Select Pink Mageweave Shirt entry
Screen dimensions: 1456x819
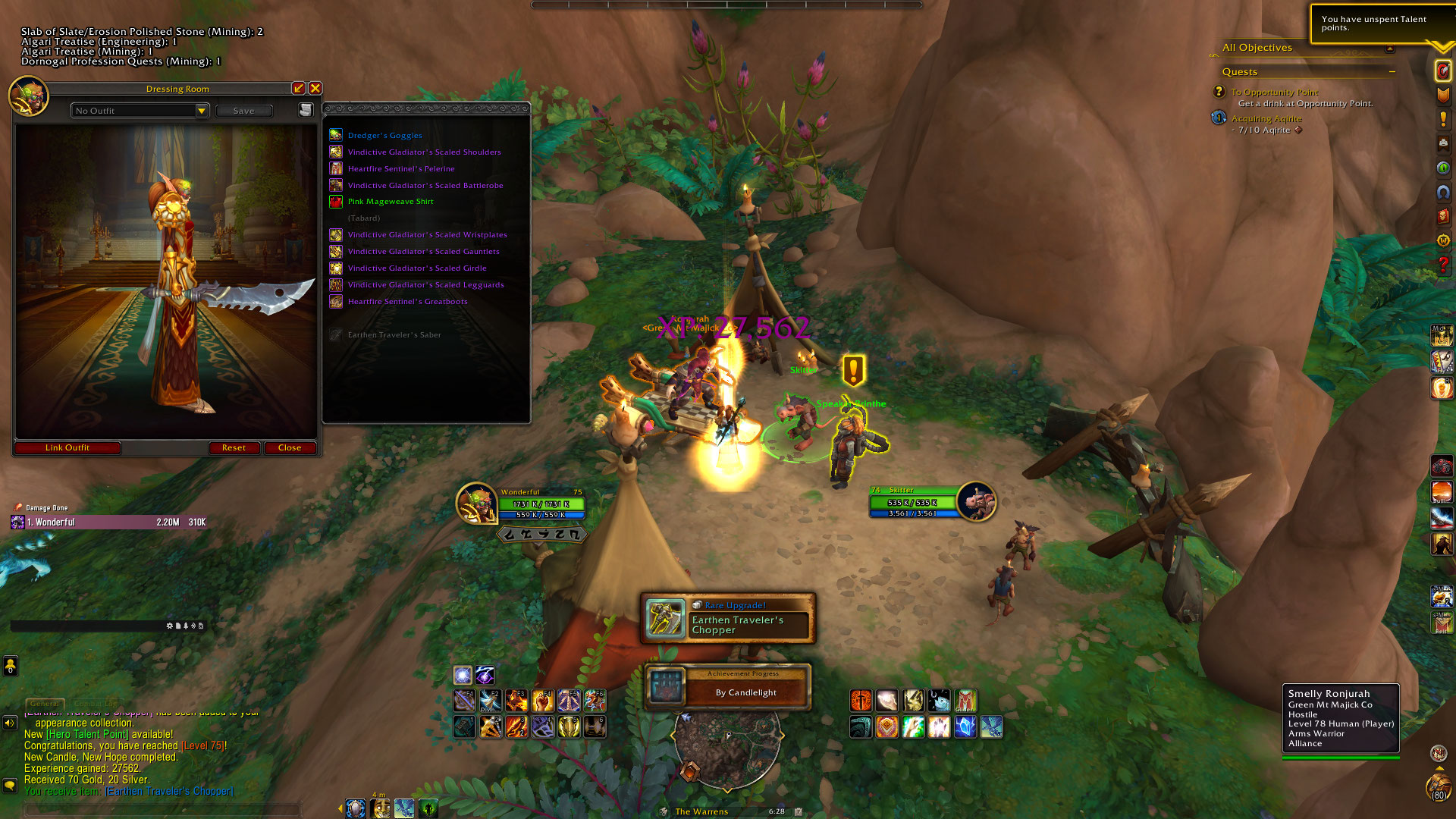pos(391,202)
